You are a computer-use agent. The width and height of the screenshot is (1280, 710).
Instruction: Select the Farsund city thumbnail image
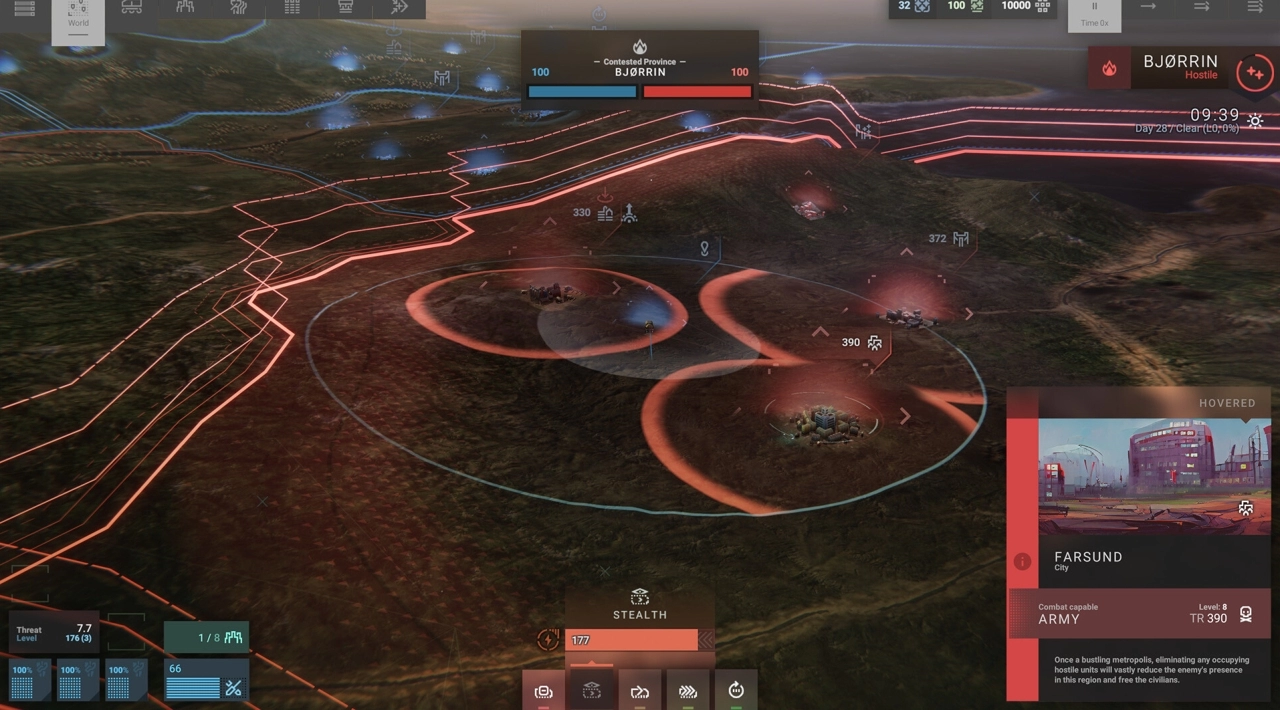pyautogui.click(x=1154, y=476)
